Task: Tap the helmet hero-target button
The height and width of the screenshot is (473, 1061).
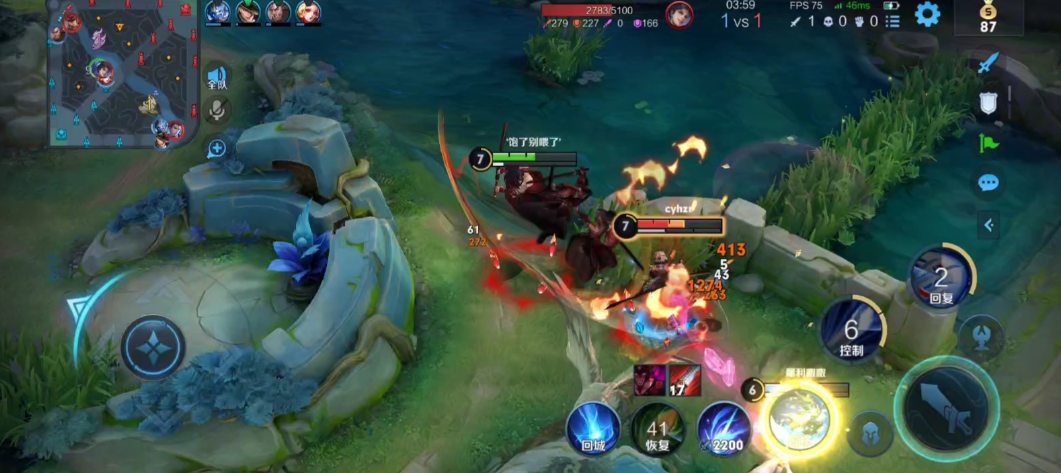Action: pyautogui.click(x=870, y=434)
